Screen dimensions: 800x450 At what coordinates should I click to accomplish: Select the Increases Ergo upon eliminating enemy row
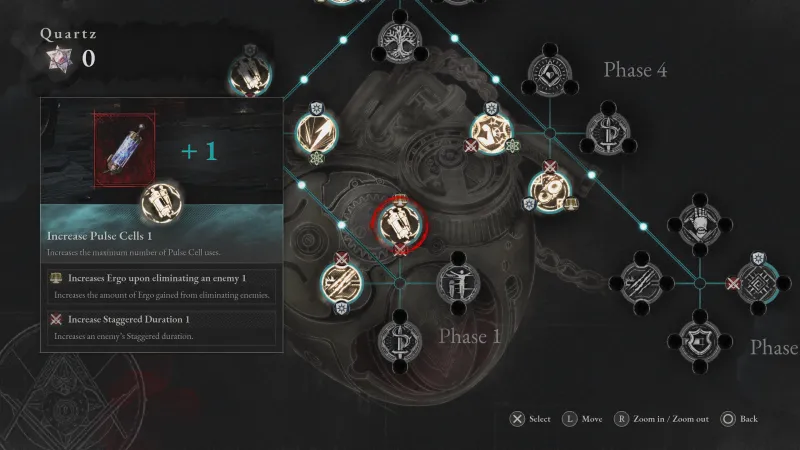click(x=160, y=283)
